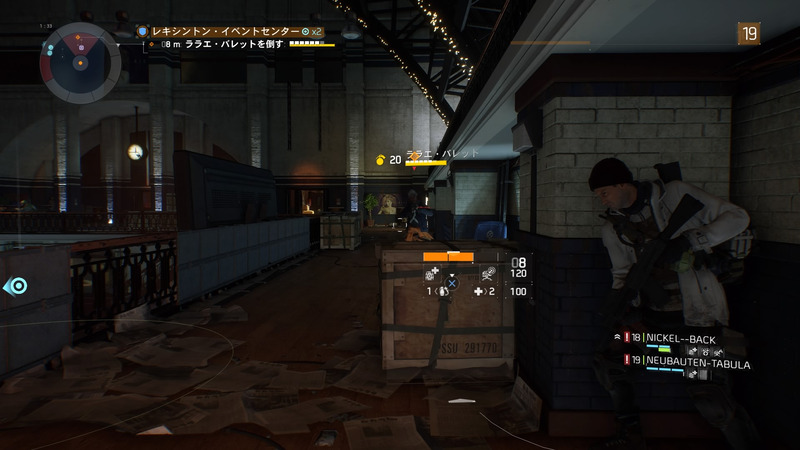Use the medkit cross icon

click(x=479, y=292)
